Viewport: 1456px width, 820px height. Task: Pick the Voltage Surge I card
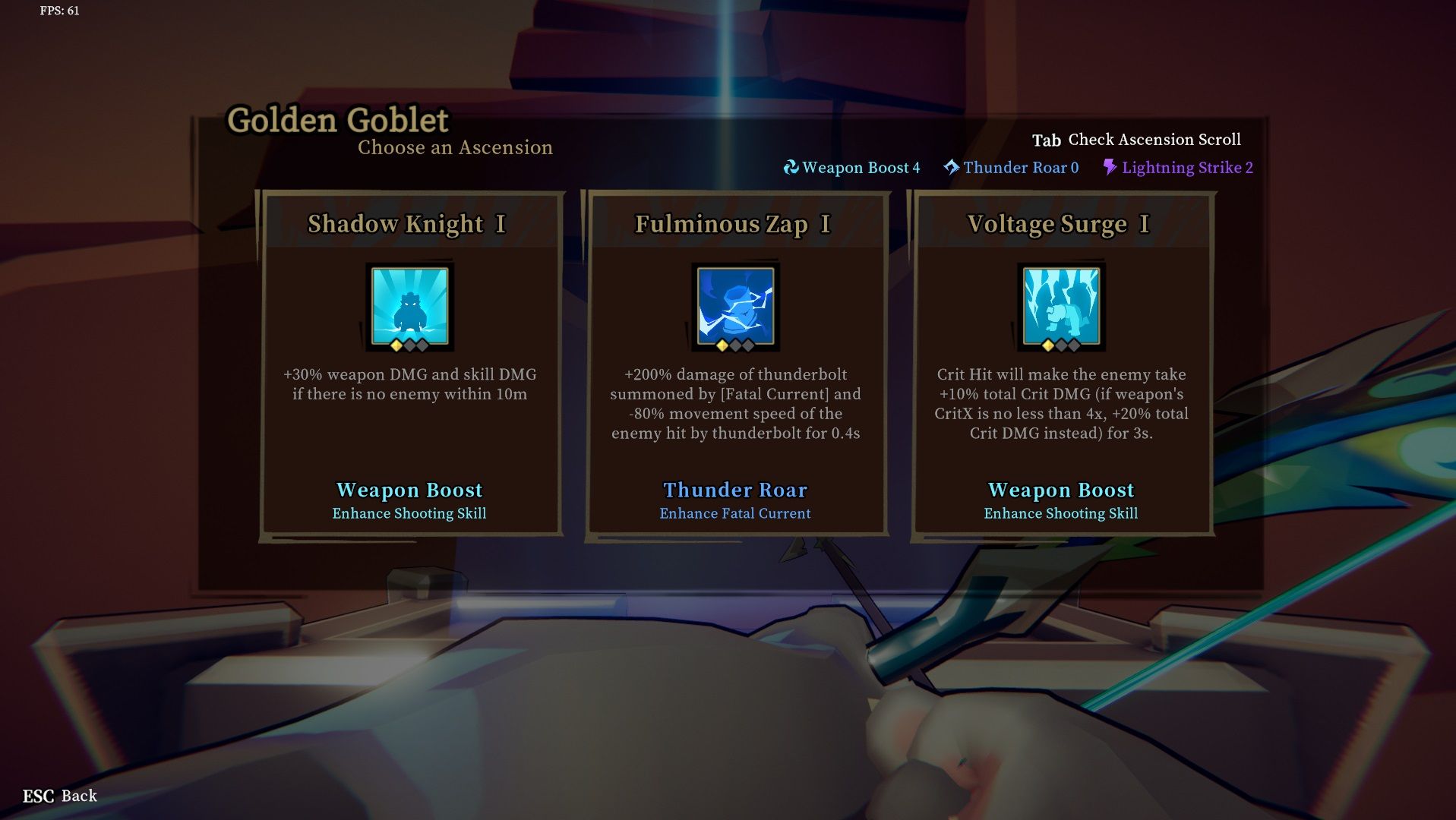[1061, 364]
